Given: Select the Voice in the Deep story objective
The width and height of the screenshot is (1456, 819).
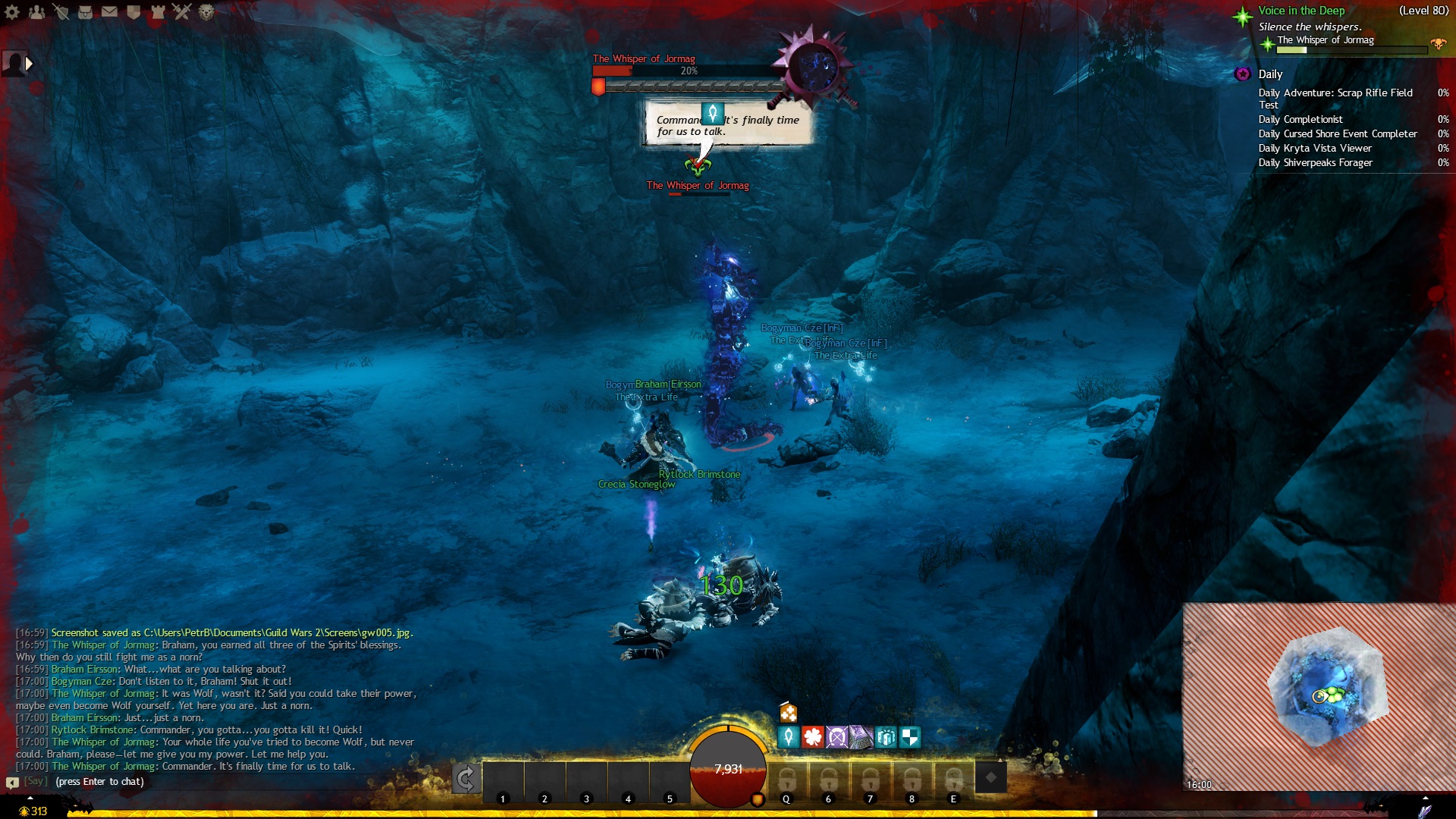Looking at the screenshot, I should click(1301, 11).
